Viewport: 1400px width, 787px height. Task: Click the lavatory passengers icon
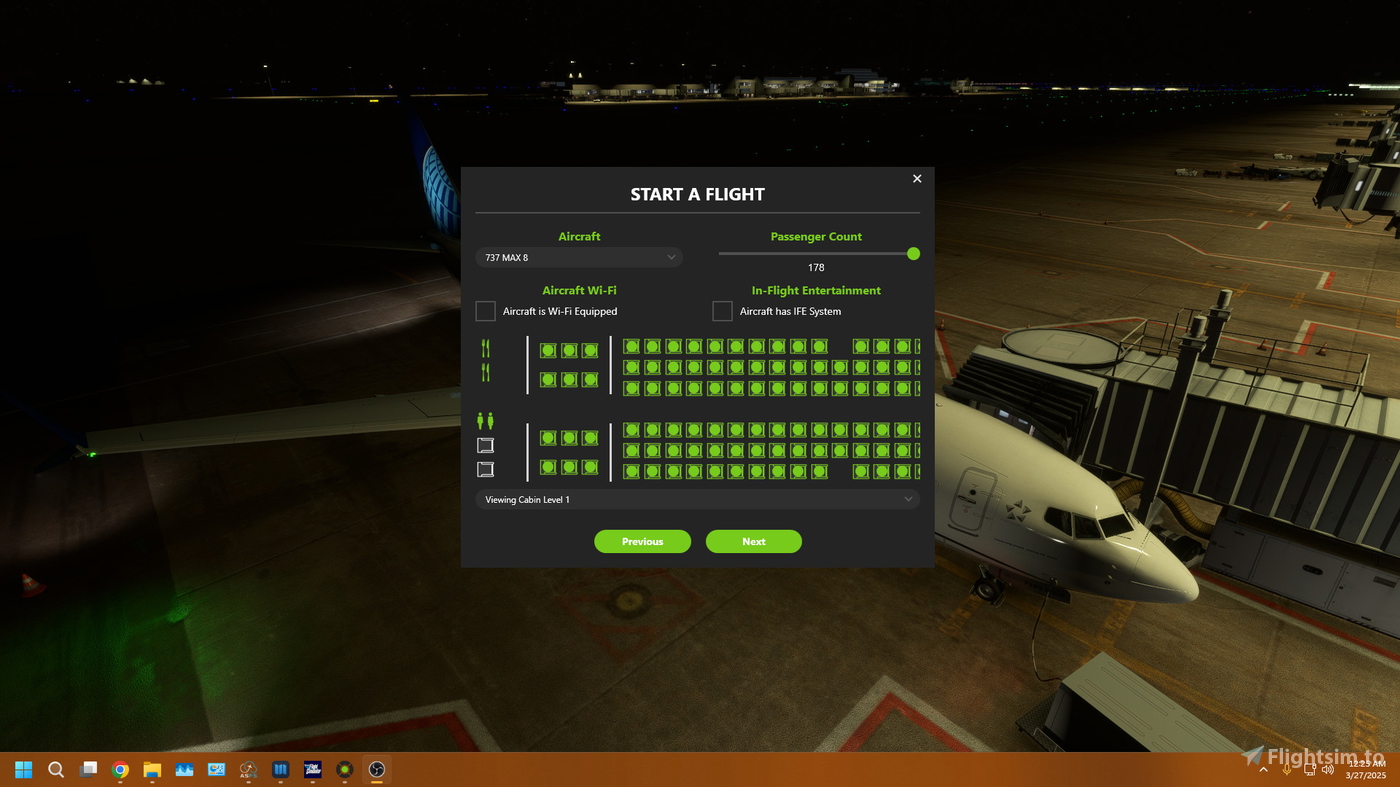(485, 419)
